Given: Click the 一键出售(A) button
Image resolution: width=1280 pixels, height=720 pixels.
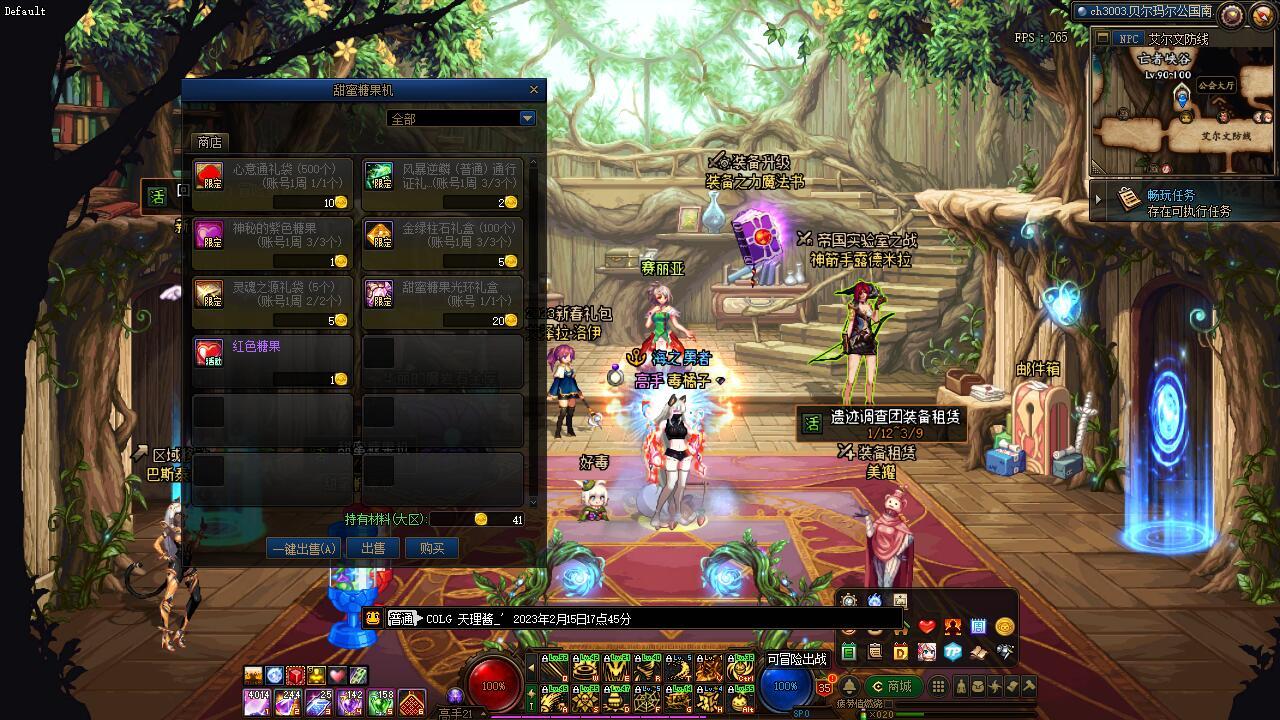Looking at the screenshot, I should (305, 548).
